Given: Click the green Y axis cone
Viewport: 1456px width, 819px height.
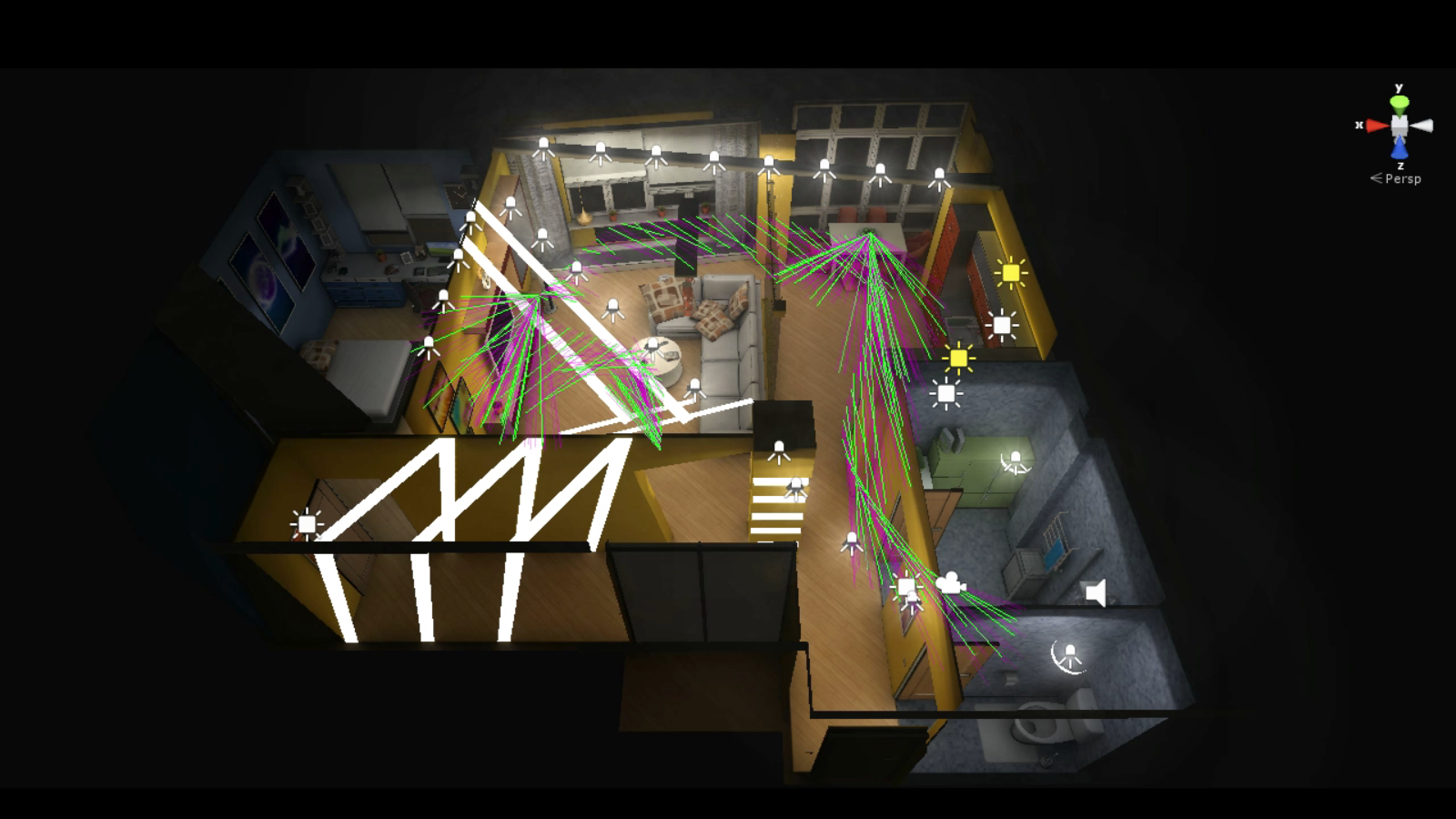Looking at the screenshot, I should pyautogui.click(x=1400, y=102).
